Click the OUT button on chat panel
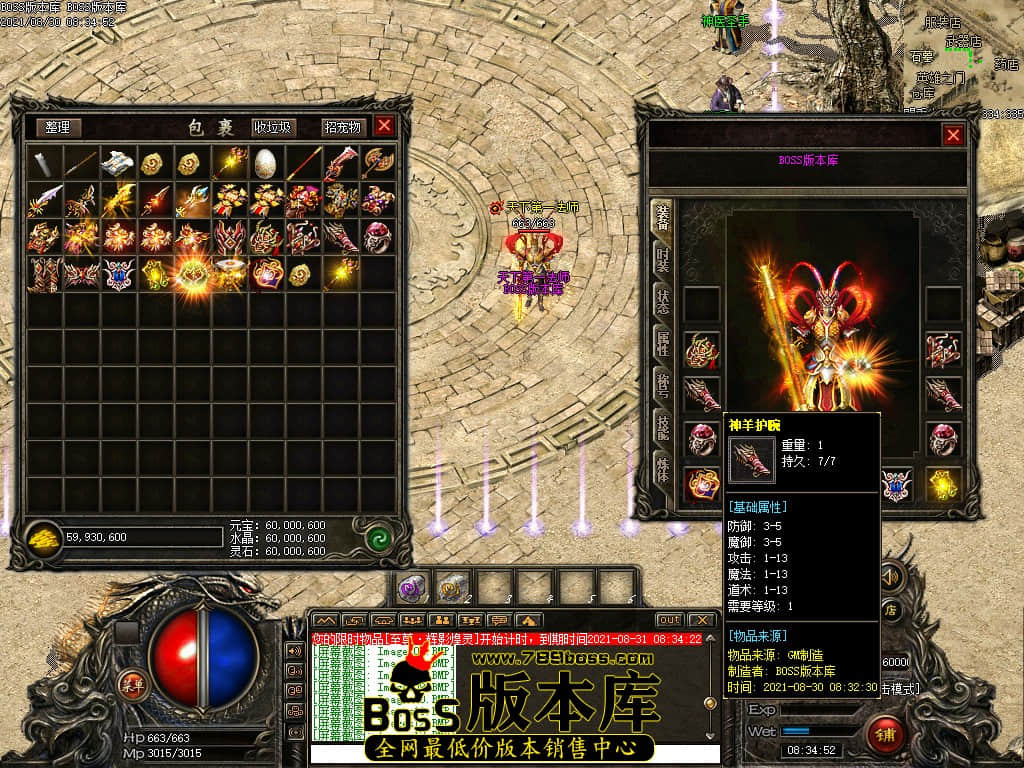Viewport: 1024px width, 768px height. [x=669, y=620]
